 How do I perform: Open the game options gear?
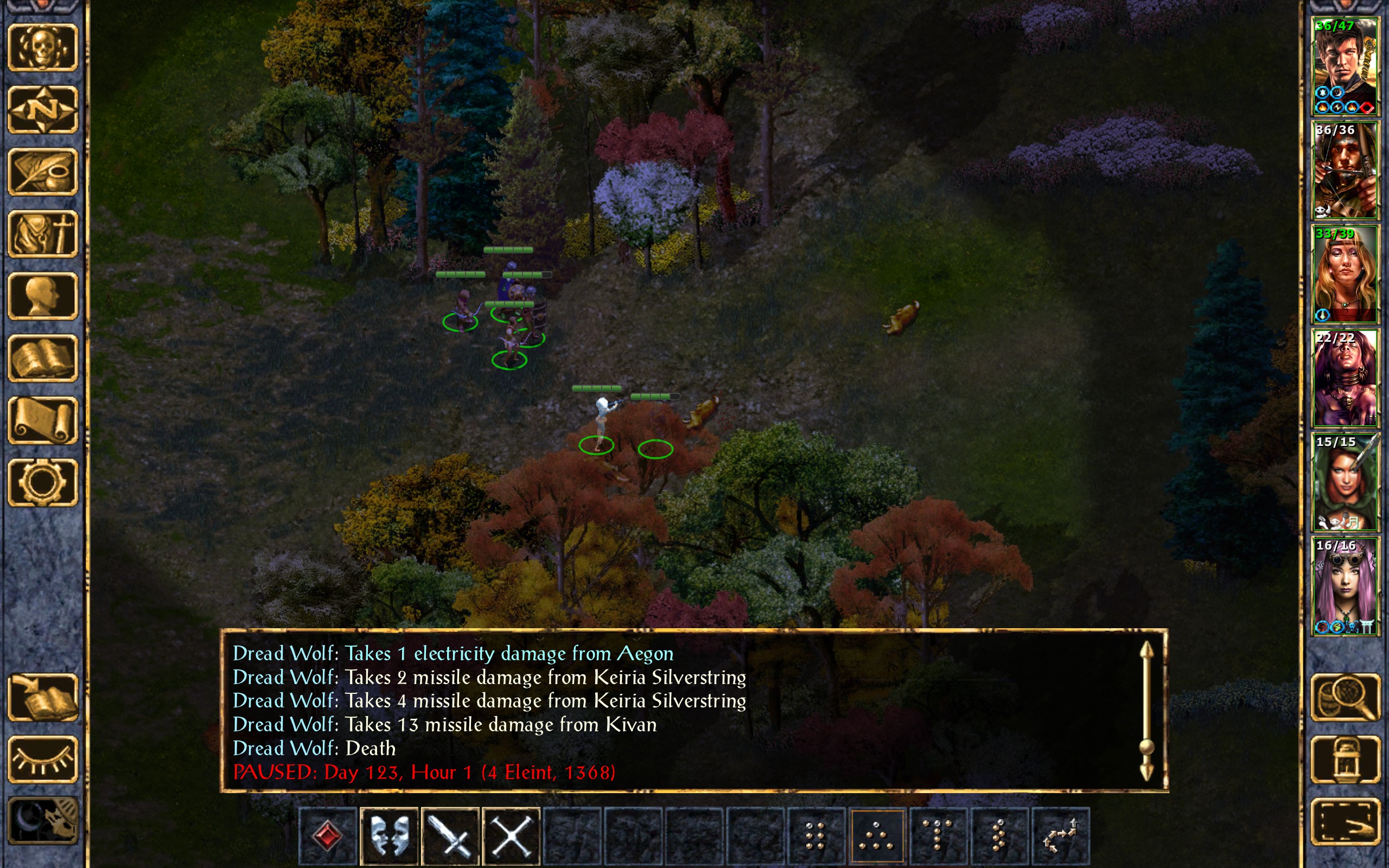[42, 482]
